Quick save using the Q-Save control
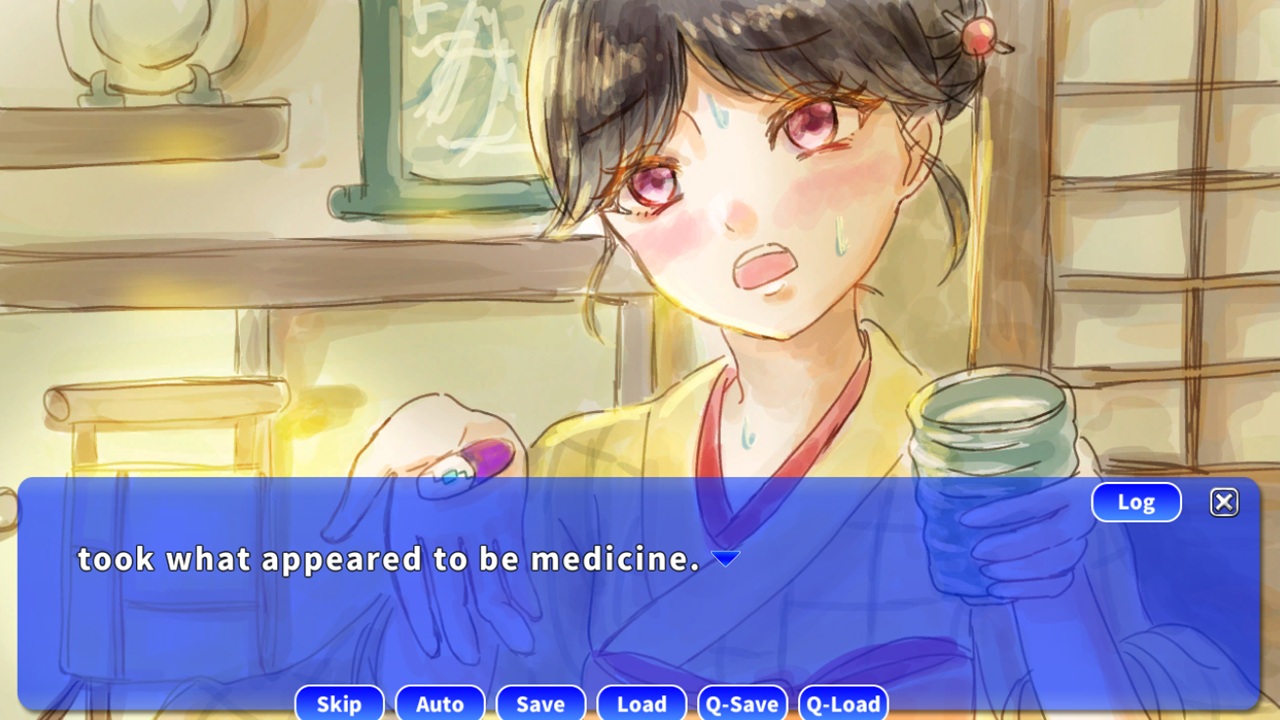1280x720 pixels. [741, 704]
